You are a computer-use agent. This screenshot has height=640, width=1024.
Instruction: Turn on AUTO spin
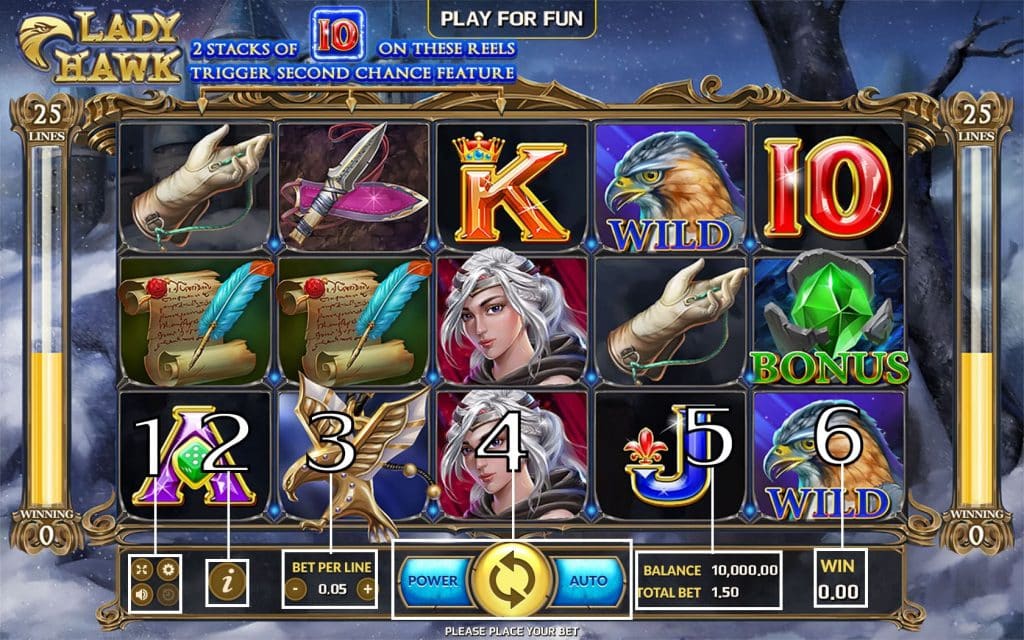[589, 580]
